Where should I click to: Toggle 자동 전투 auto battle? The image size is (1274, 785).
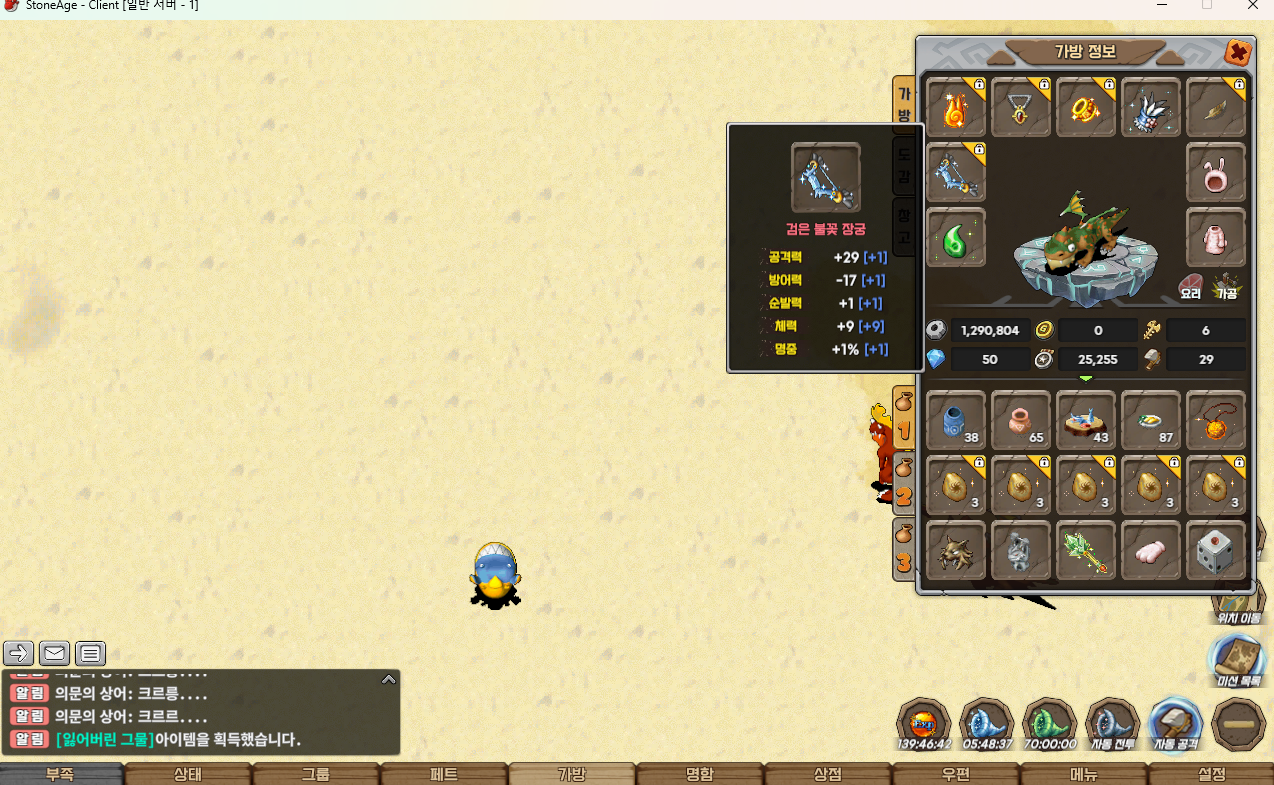coord(1112,724)
